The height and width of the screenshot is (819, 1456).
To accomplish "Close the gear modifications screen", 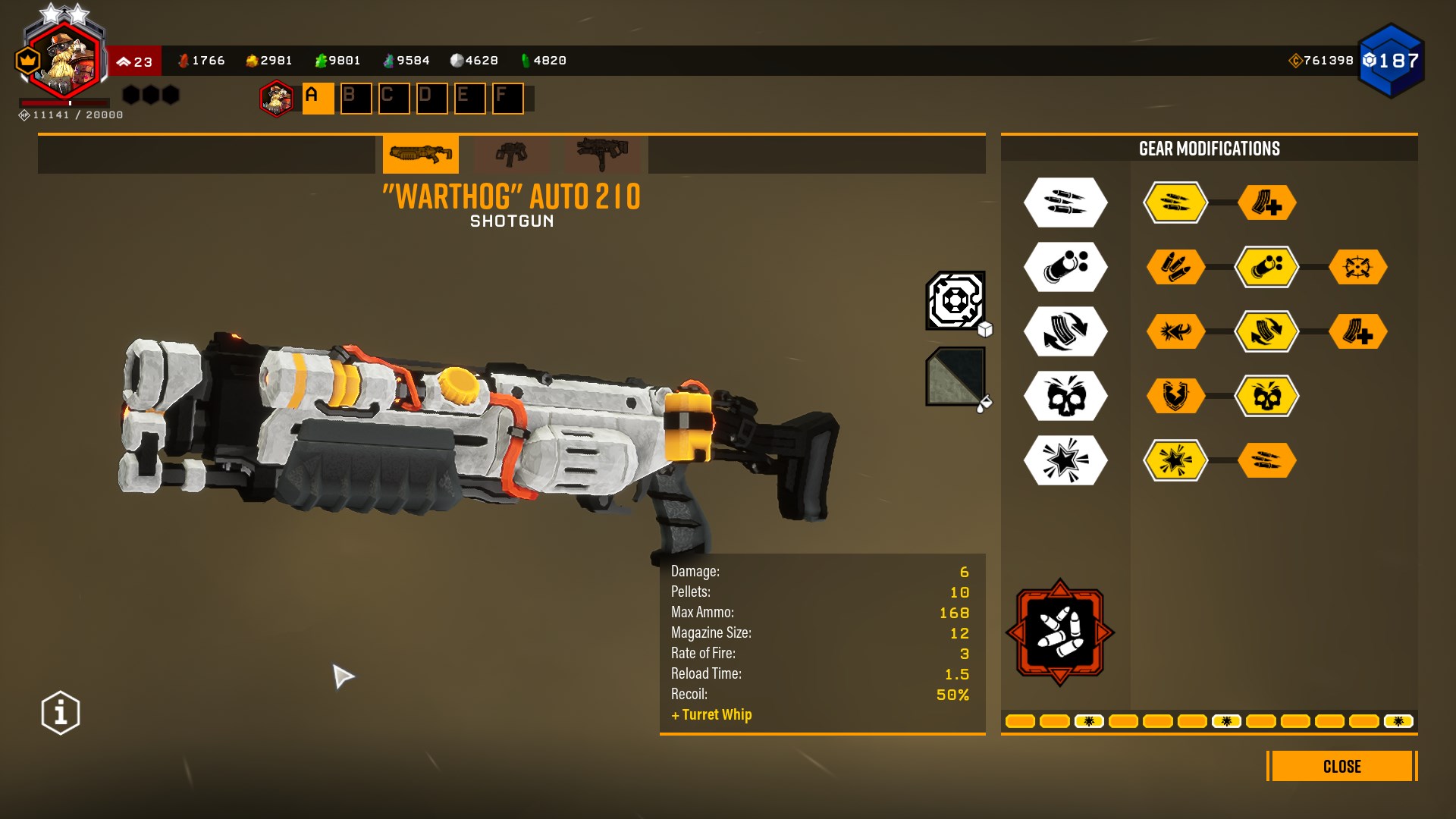I will pos(1341,766).
